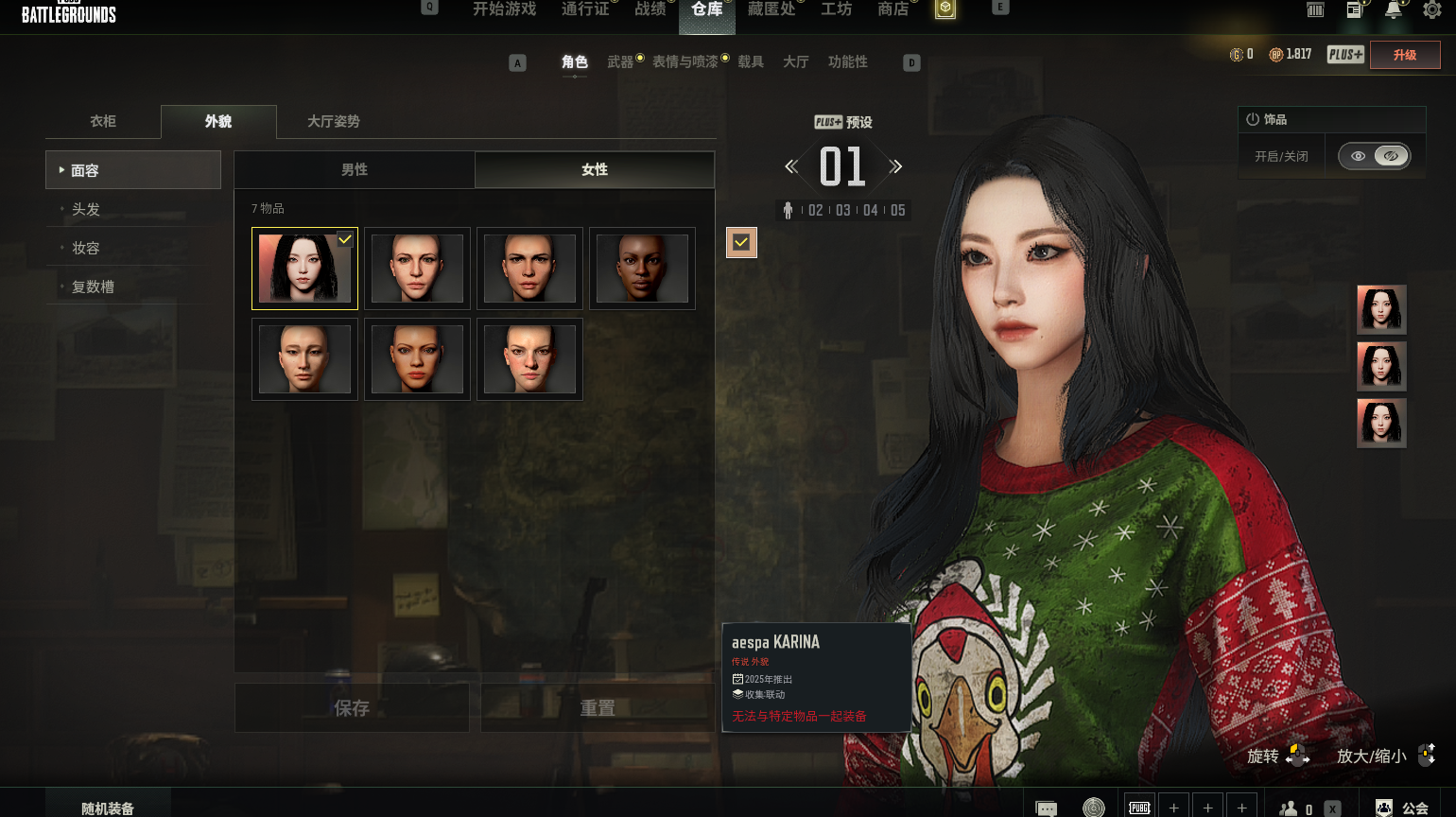Image resolution: width=1456 pixels, height=817 pixels.
Task: Switch to the 武器 weapons section
Action: click(x=620, y=62)
